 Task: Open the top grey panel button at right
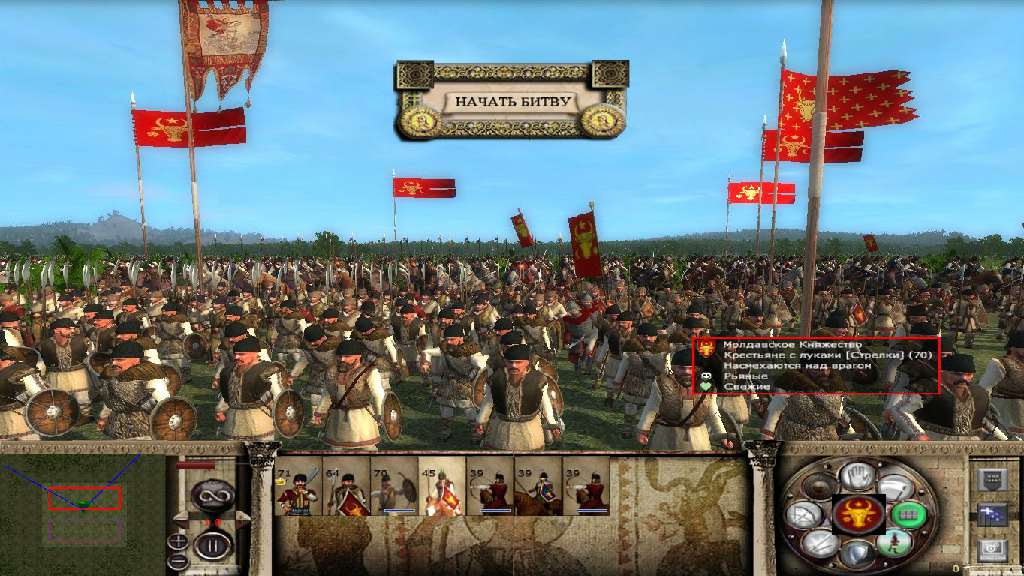coord(992,480)
